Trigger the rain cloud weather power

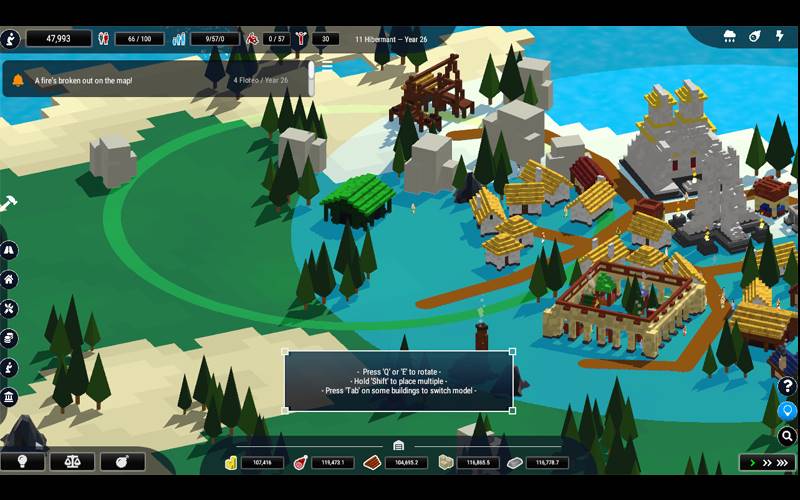[x=730, y=37]
